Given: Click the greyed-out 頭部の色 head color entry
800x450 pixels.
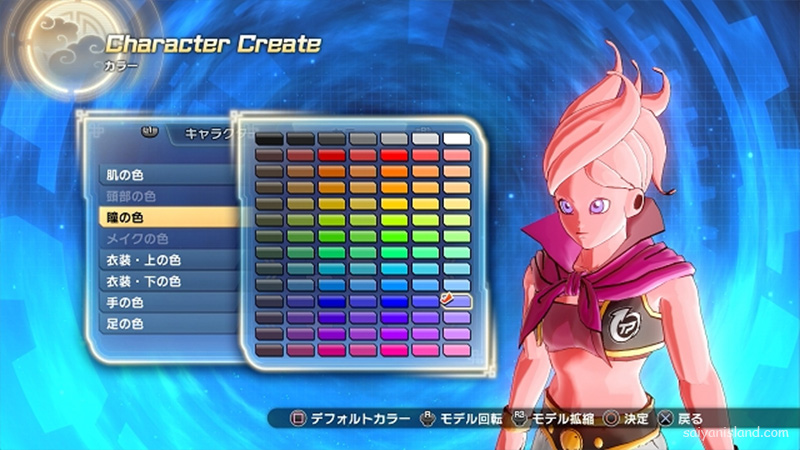Looking at the screenshot, I should pyautogui.click(x=150, y=196).
